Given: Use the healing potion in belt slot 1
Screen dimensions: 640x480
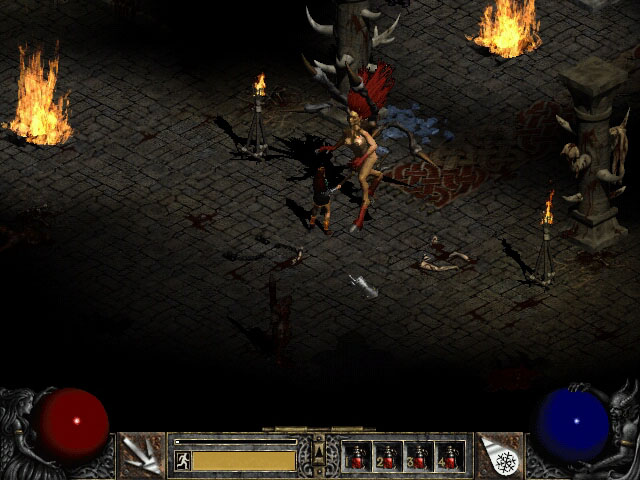Looking at the screenshot, I should [x=358, y=457].
